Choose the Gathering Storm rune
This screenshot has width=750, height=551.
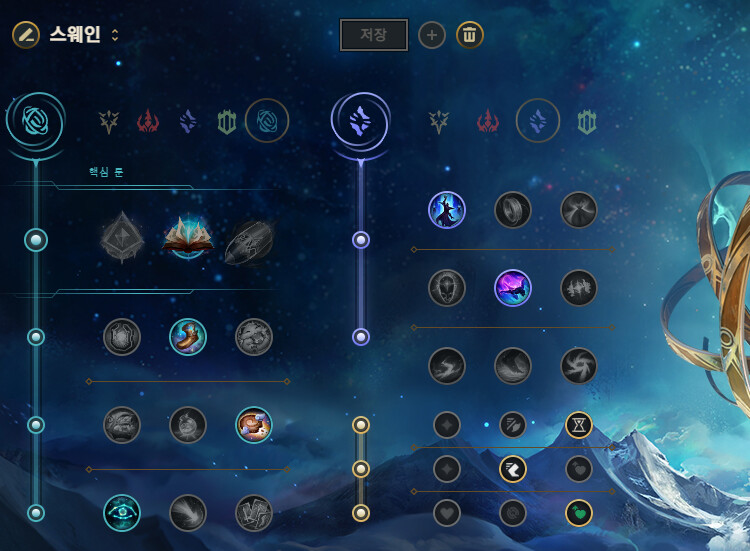coord(579,366)
